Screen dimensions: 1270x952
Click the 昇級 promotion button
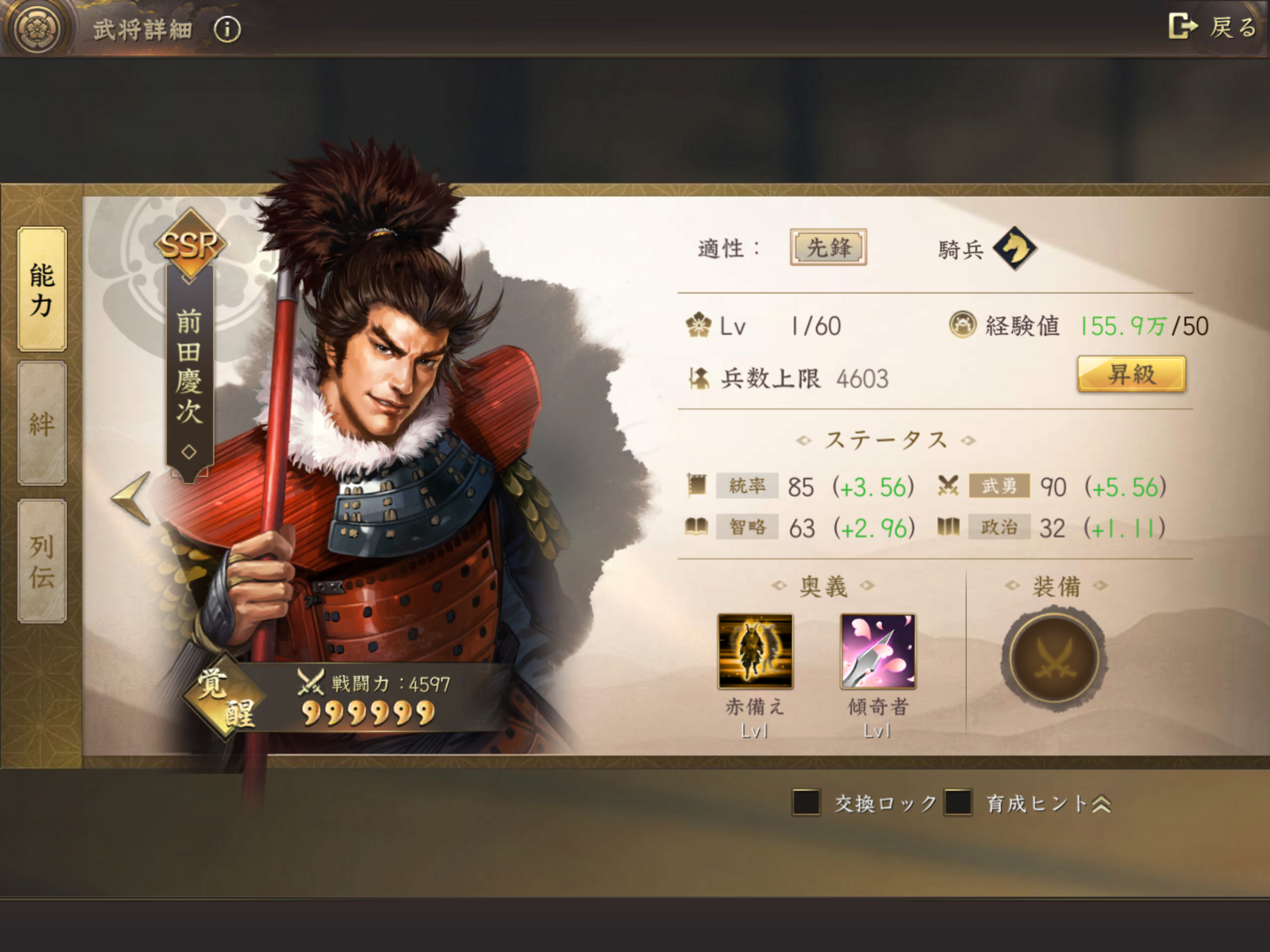[1131, 374]
